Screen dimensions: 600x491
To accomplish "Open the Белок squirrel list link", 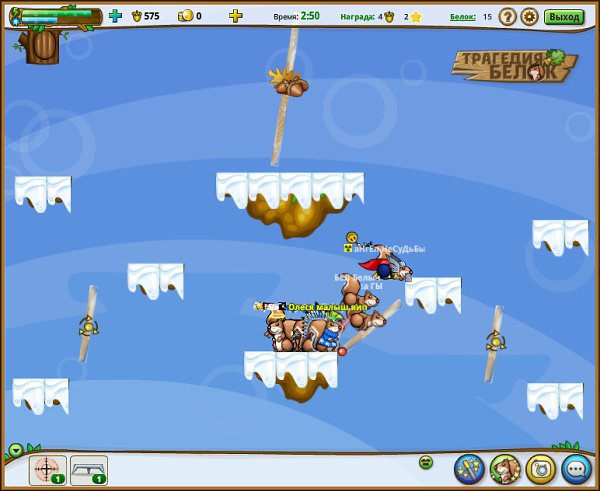I will [x=462, y=16].
